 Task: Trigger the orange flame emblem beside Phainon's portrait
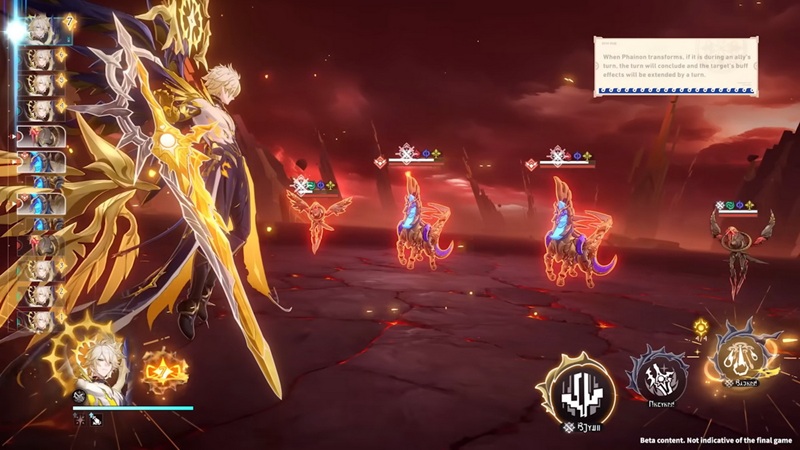pyautogui.click(x=164, y=370)
